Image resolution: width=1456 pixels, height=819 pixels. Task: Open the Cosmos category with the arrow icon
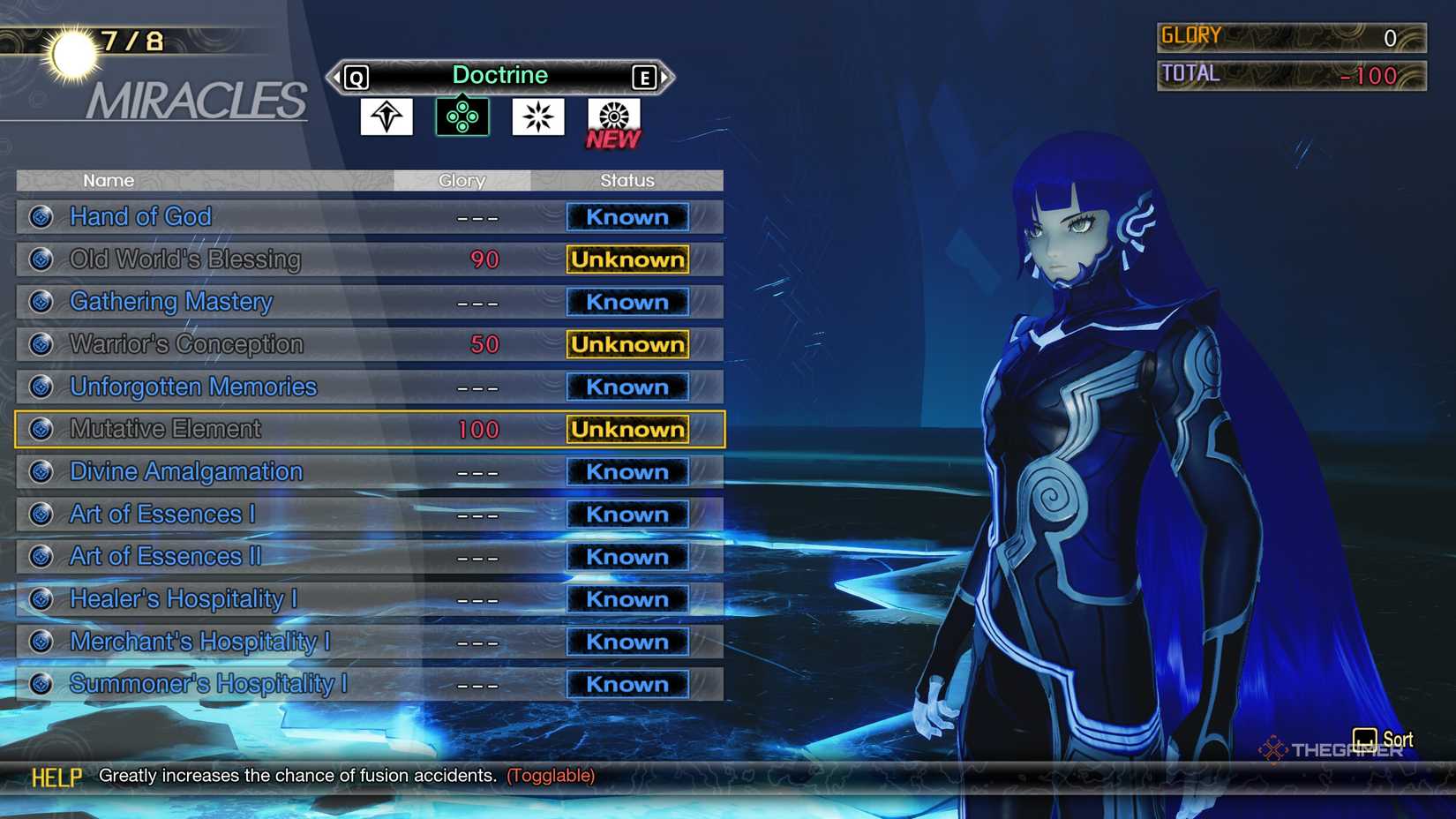click(388, 116)
